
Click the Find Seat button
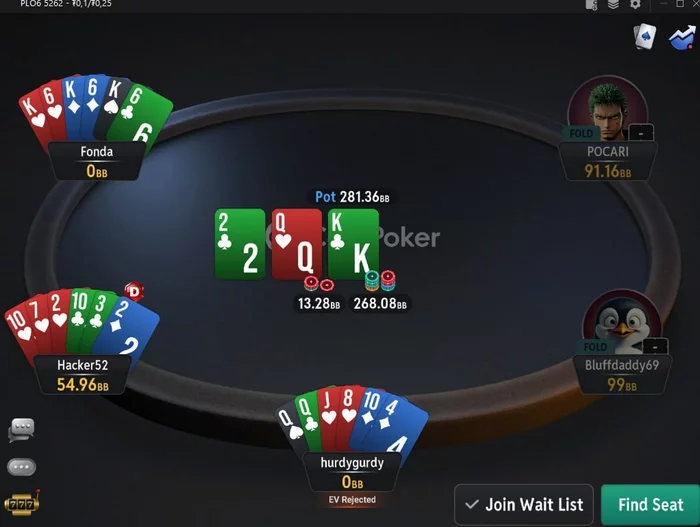[650, 505]
